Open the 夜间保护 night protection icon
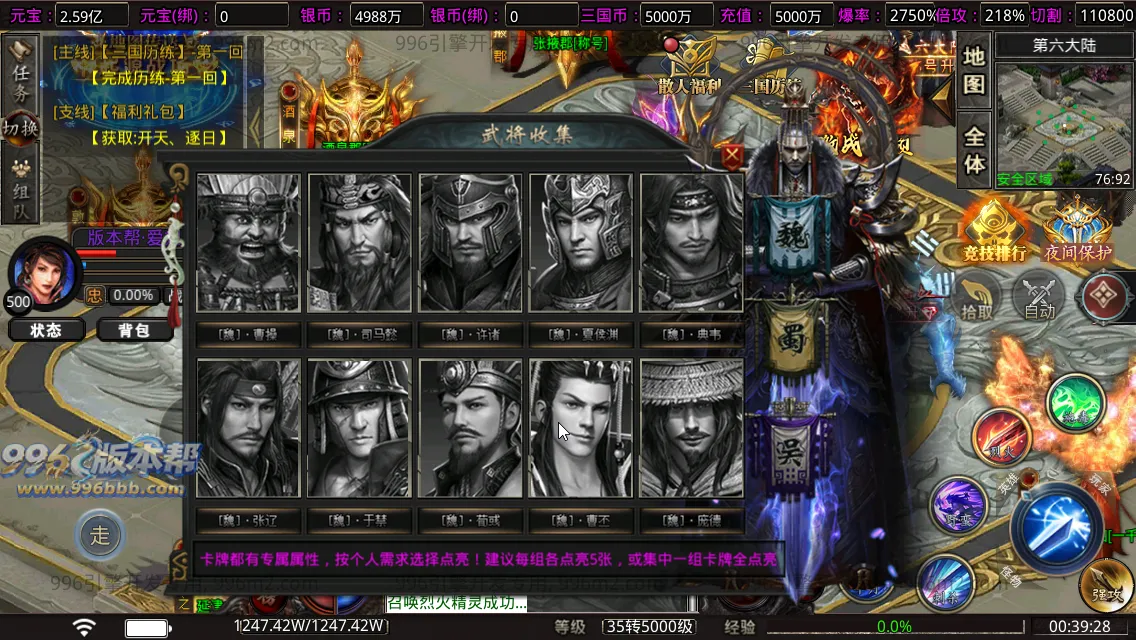1136x640 pixels. [x=1077, y=230]
